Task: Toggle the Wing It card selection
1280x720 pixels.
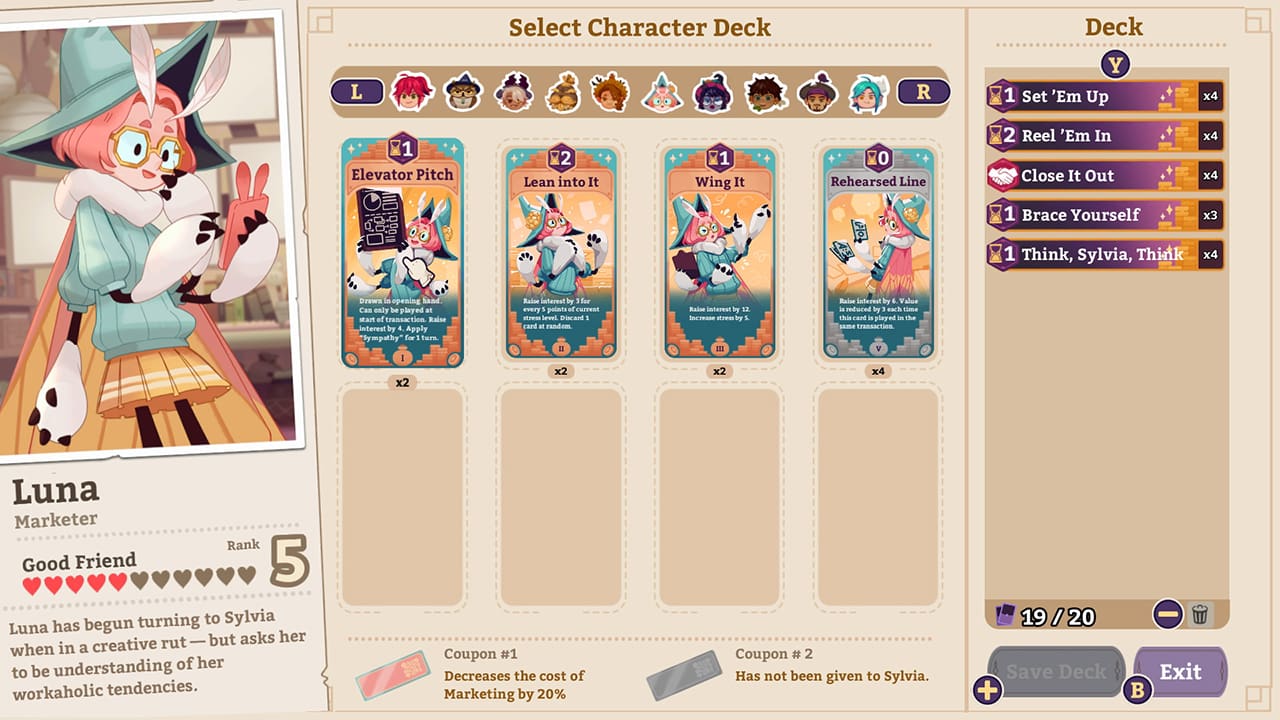Action: click(719, 252)
